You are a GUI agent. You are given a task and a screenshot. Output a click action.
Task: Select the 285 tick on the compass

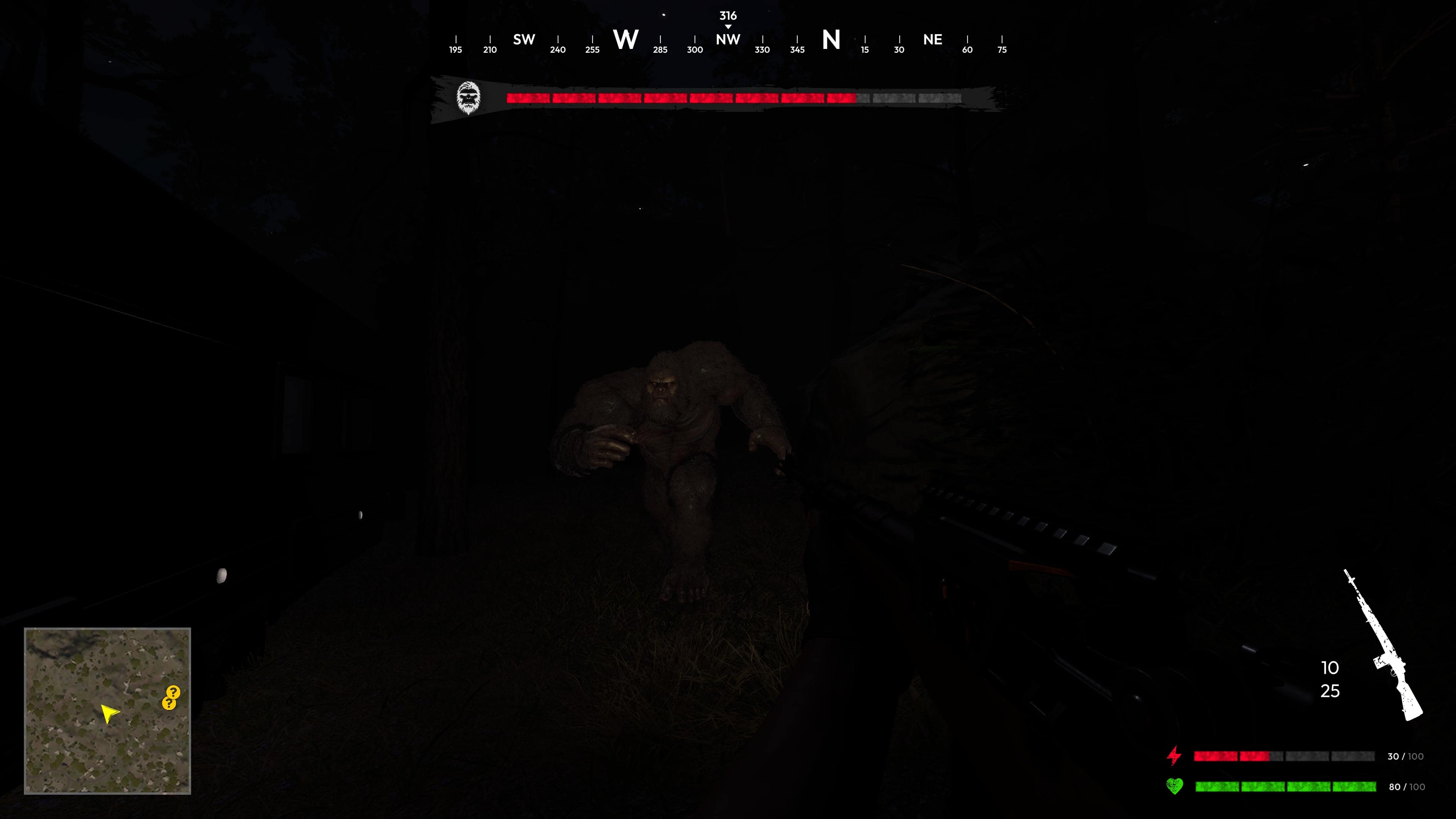tap(660, 50)
